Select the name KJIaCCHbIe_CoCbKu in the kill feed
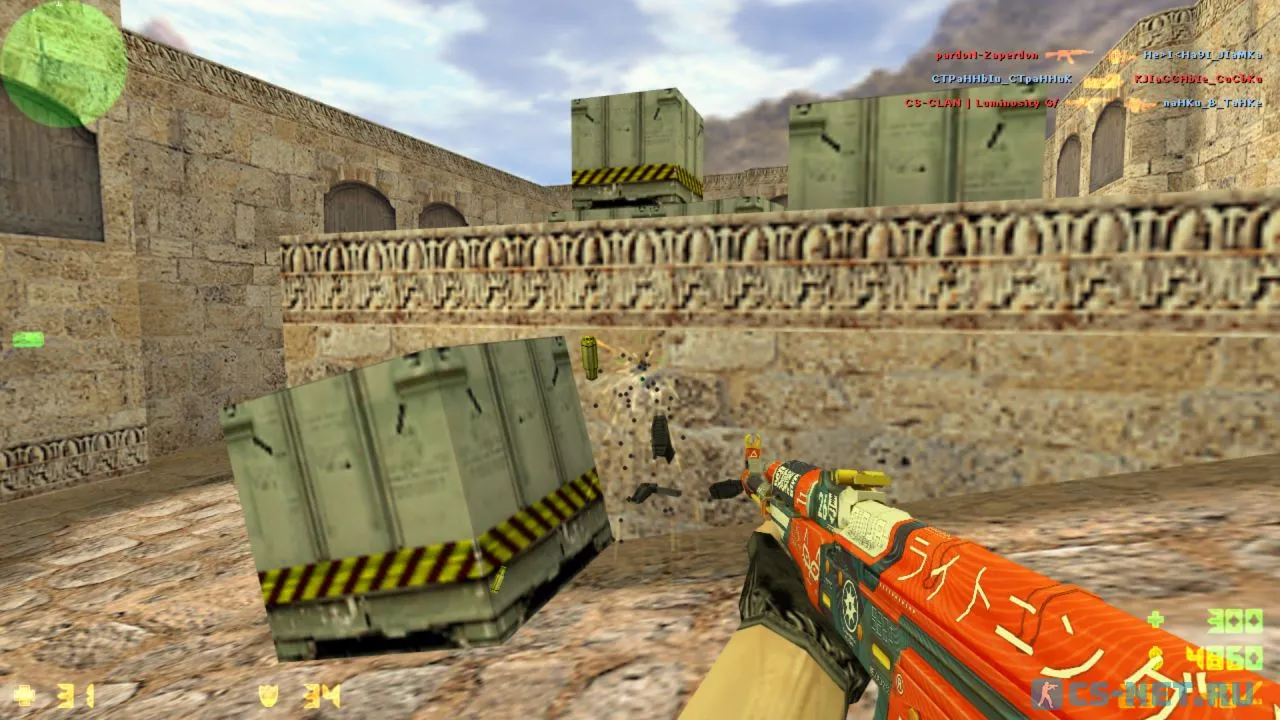Image resolution: width=1280 pixels, height=720 pixels. (x=1197, y=79)
